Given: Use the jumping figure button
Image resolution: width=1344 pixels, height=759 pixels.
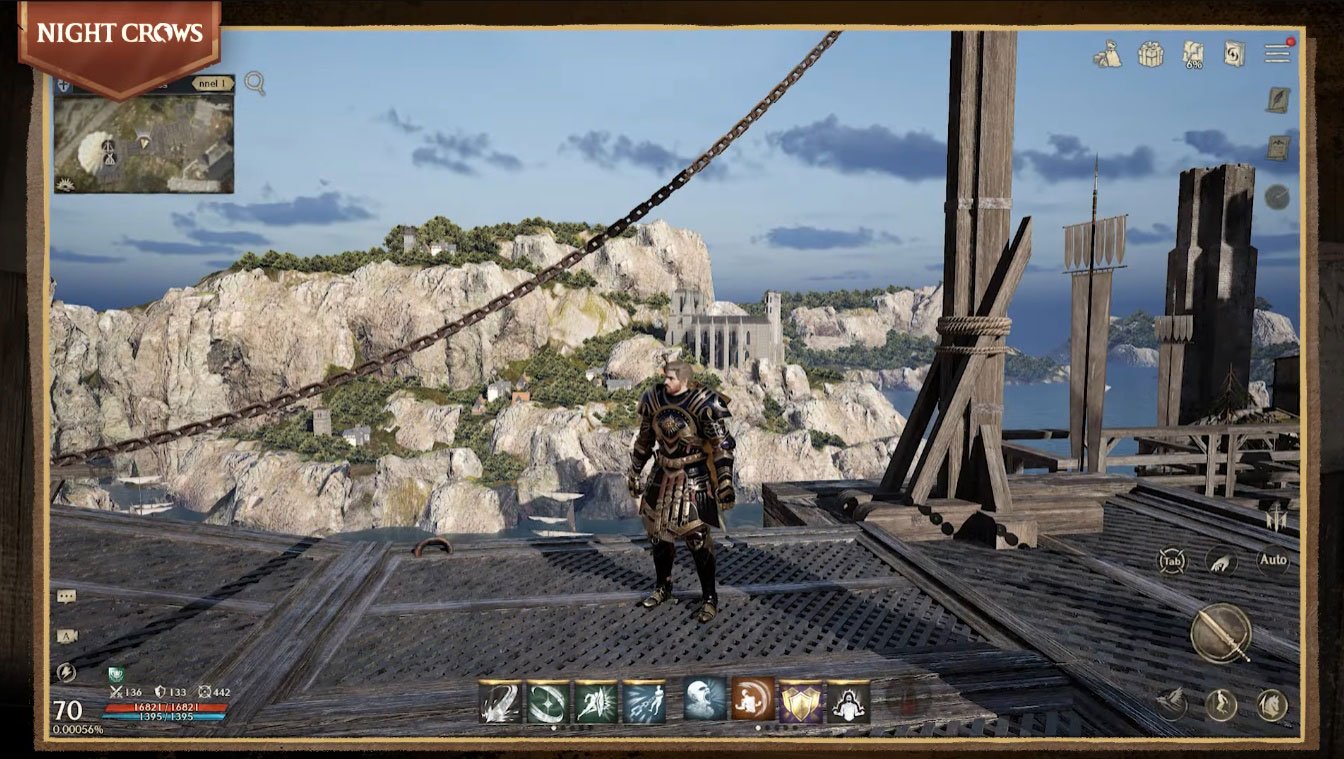Looking at the screenshot, I should [x=1221, y=705].
